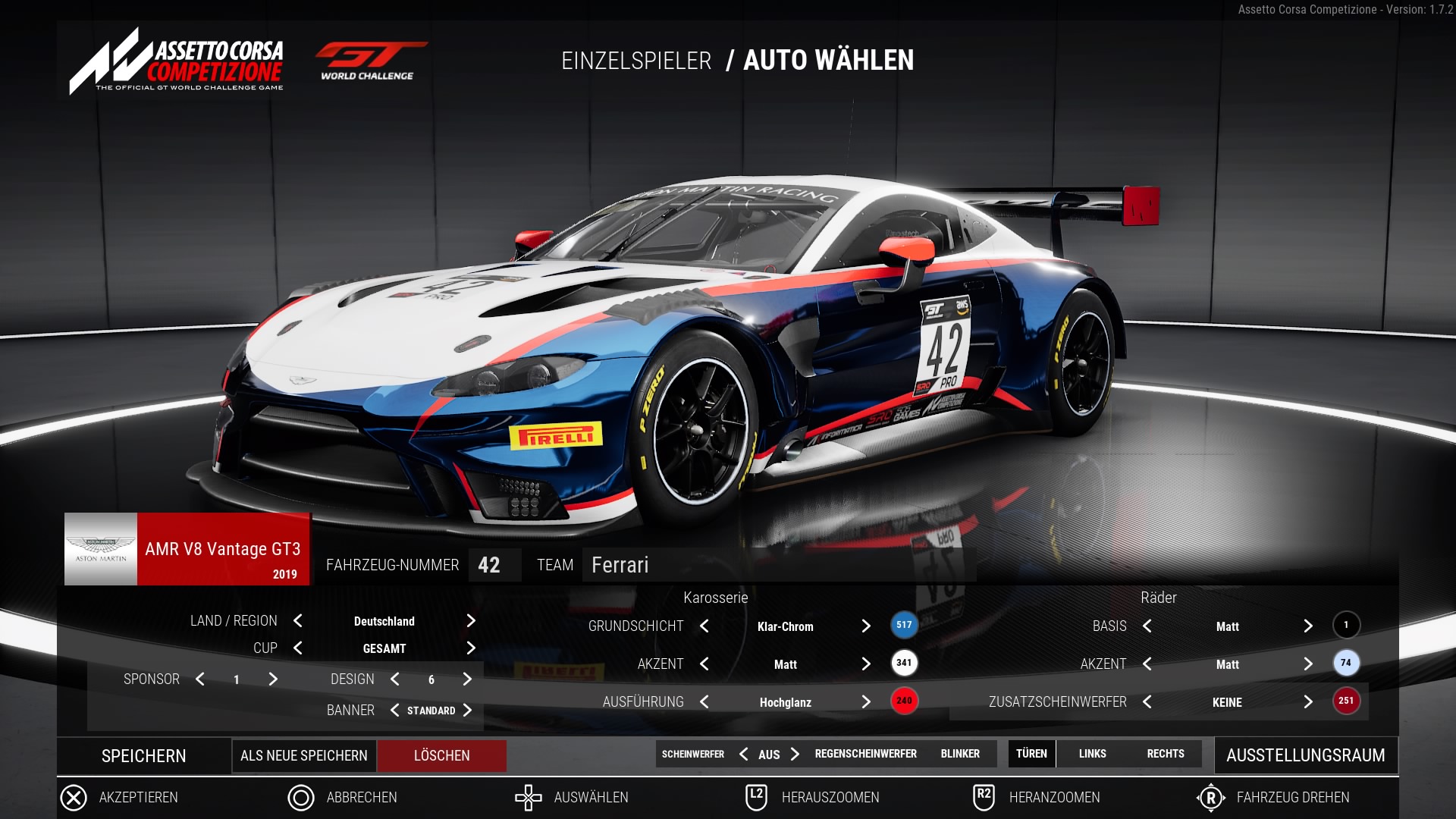Increase the Sponsor number
Screen dimensions: 1456x819
[x=273, y=679]
